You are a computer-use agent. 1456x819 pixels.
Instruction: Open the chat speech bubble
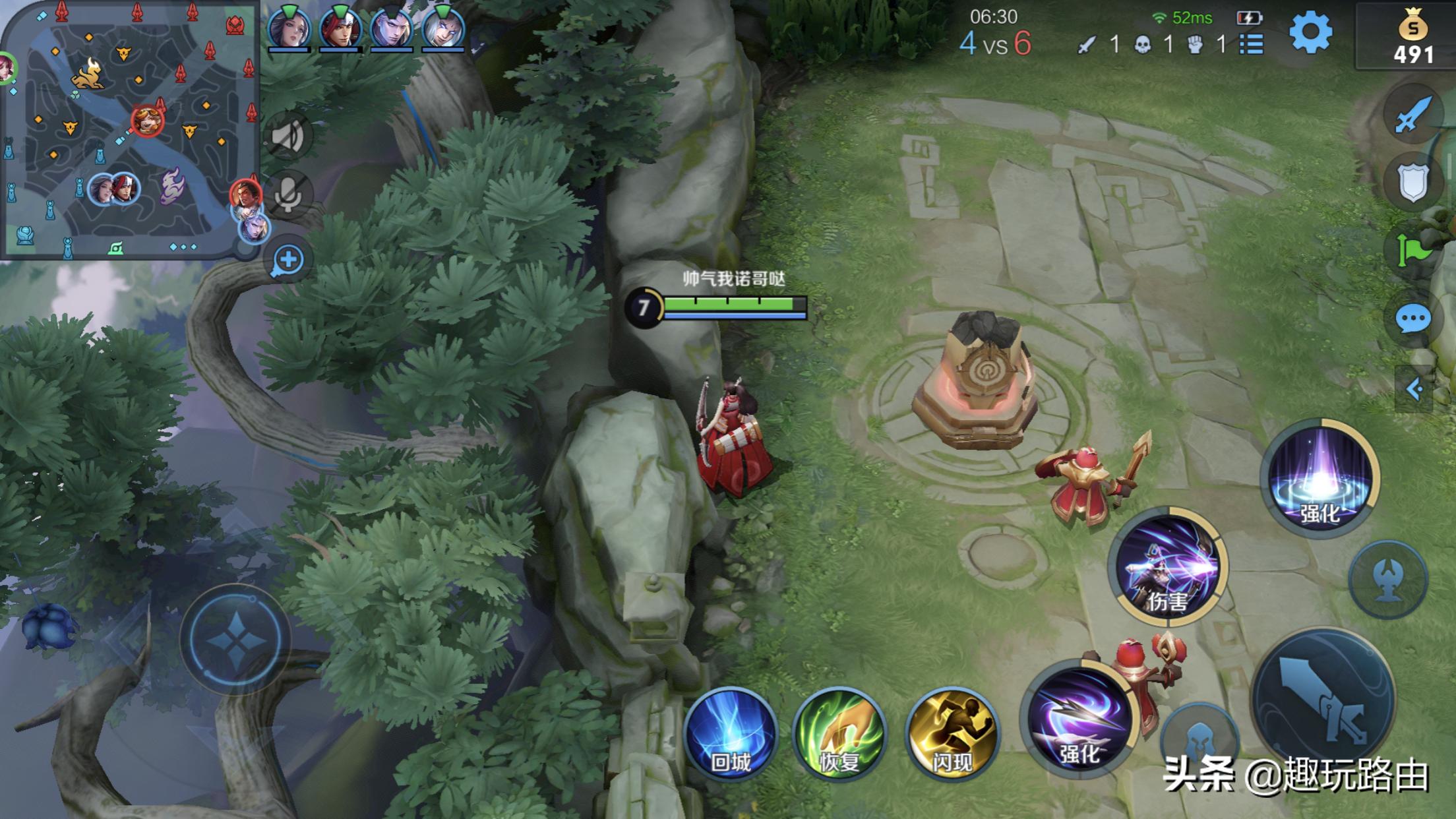[1412, 320]
